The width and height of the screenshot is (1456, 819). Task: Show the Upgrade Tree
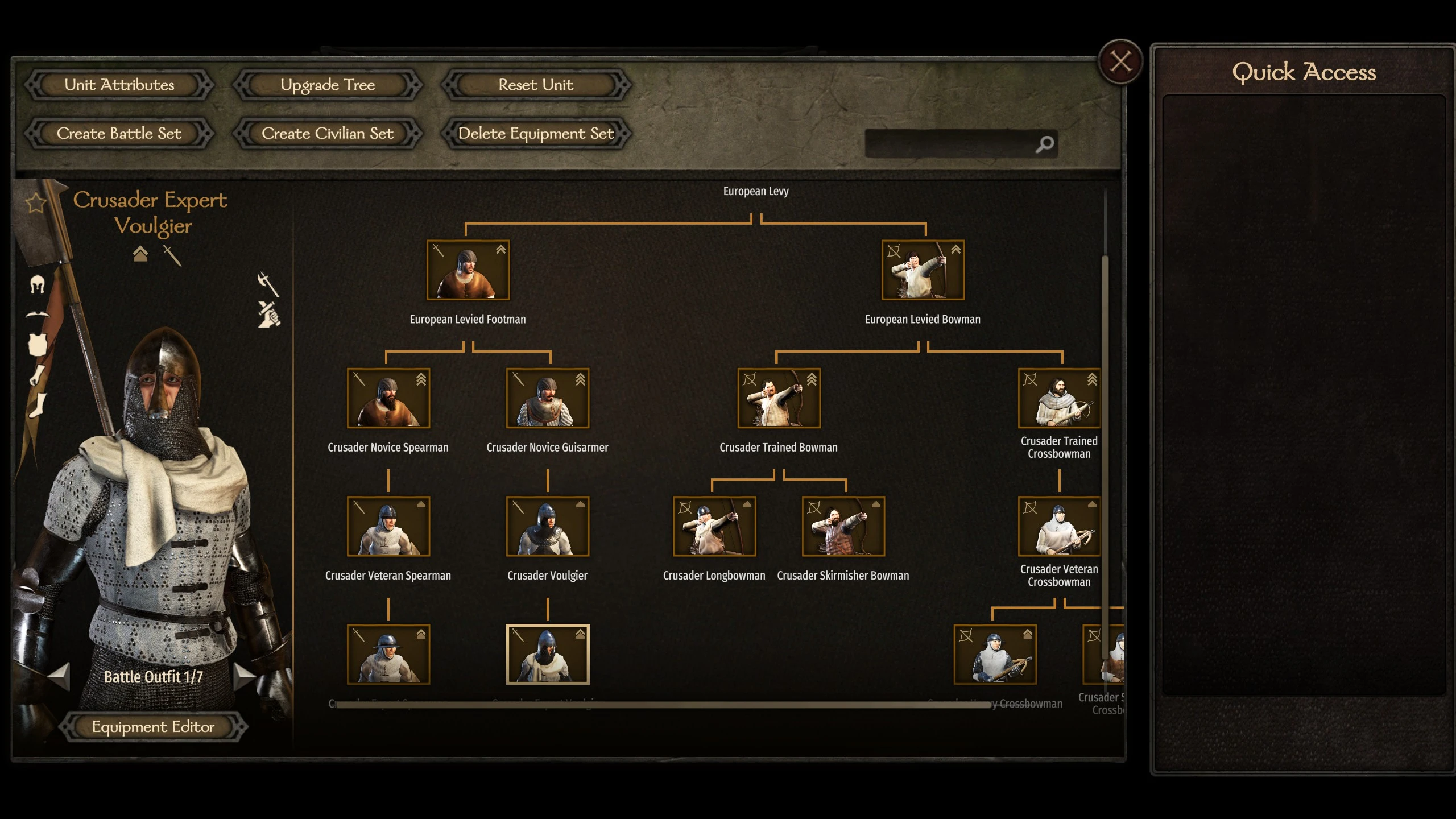click(328, 85)
